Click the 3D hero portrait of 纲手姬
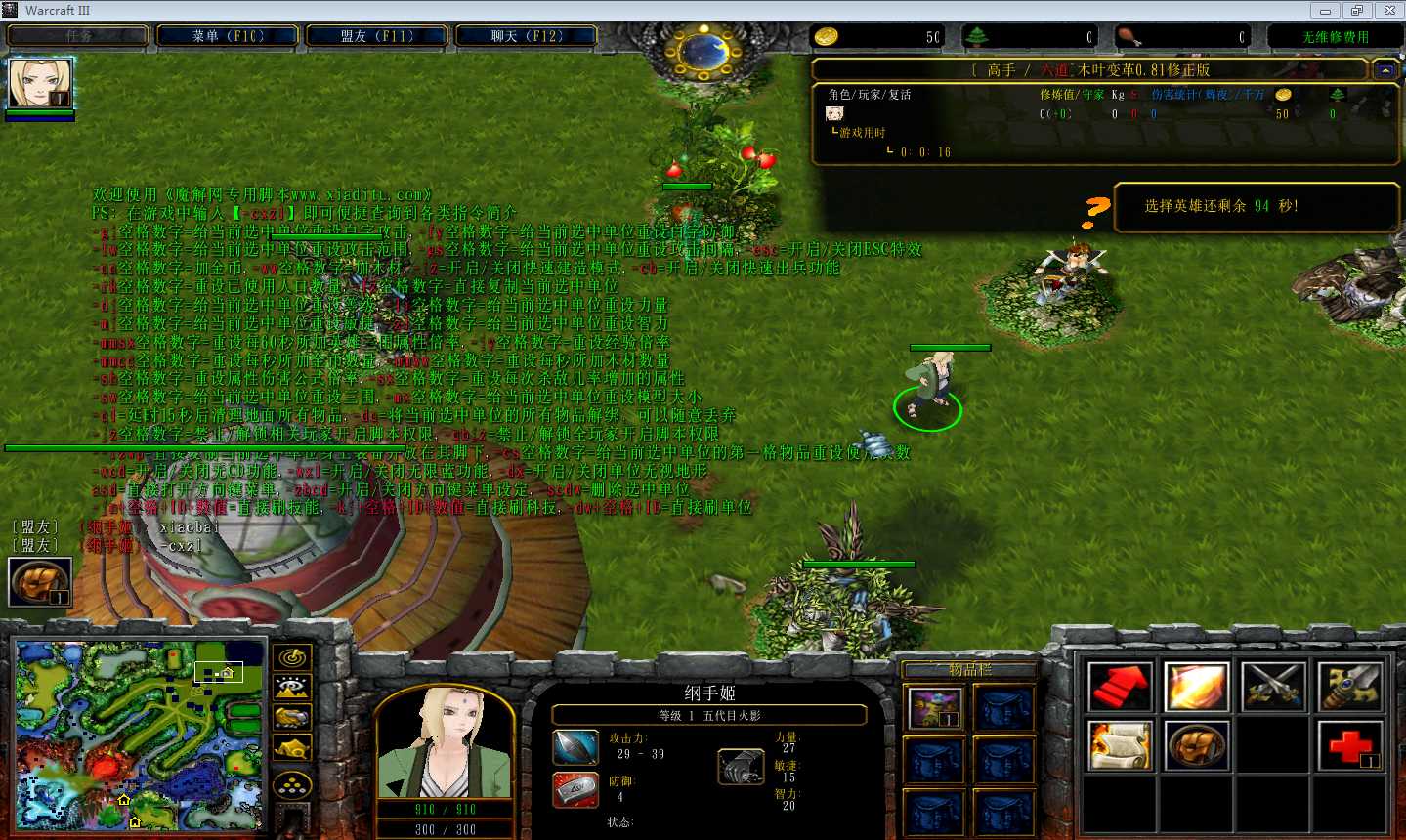The image size is (1406, 840). click(445, 742)
